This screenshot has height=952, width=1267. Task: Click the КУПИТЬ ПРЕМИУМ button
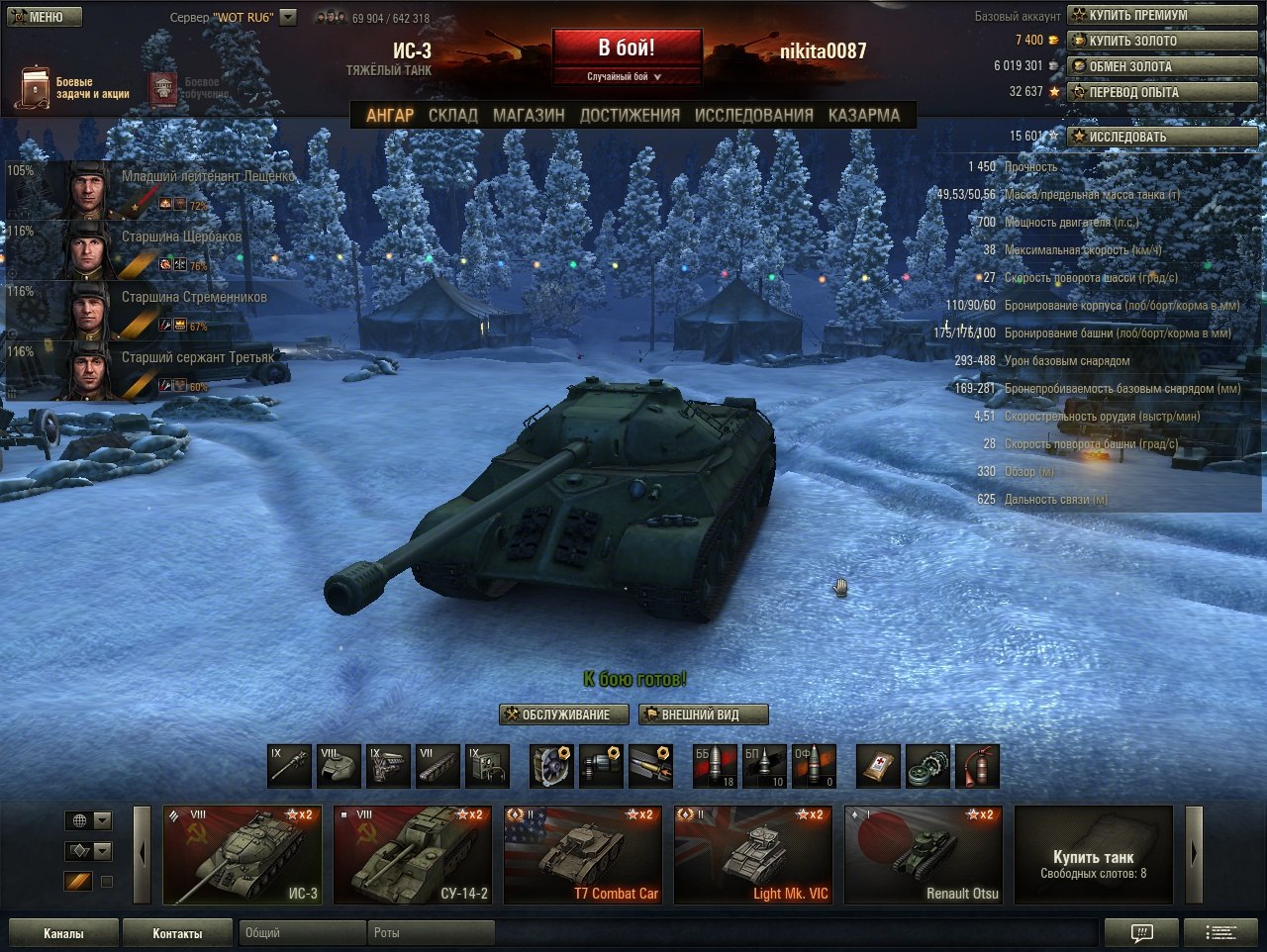(1162, 15)
